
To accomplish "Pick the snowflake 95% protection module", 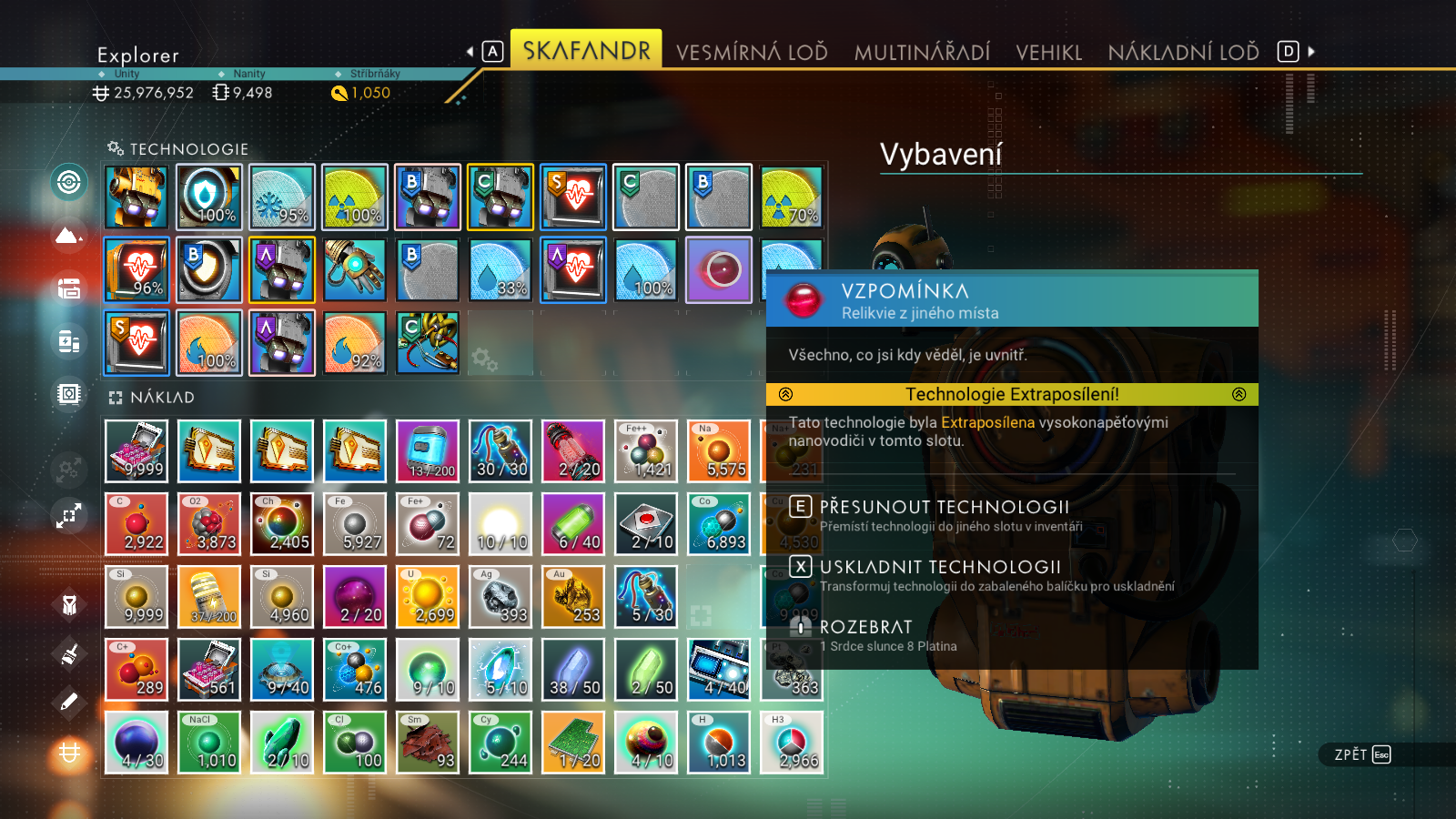I will point(282,197).
